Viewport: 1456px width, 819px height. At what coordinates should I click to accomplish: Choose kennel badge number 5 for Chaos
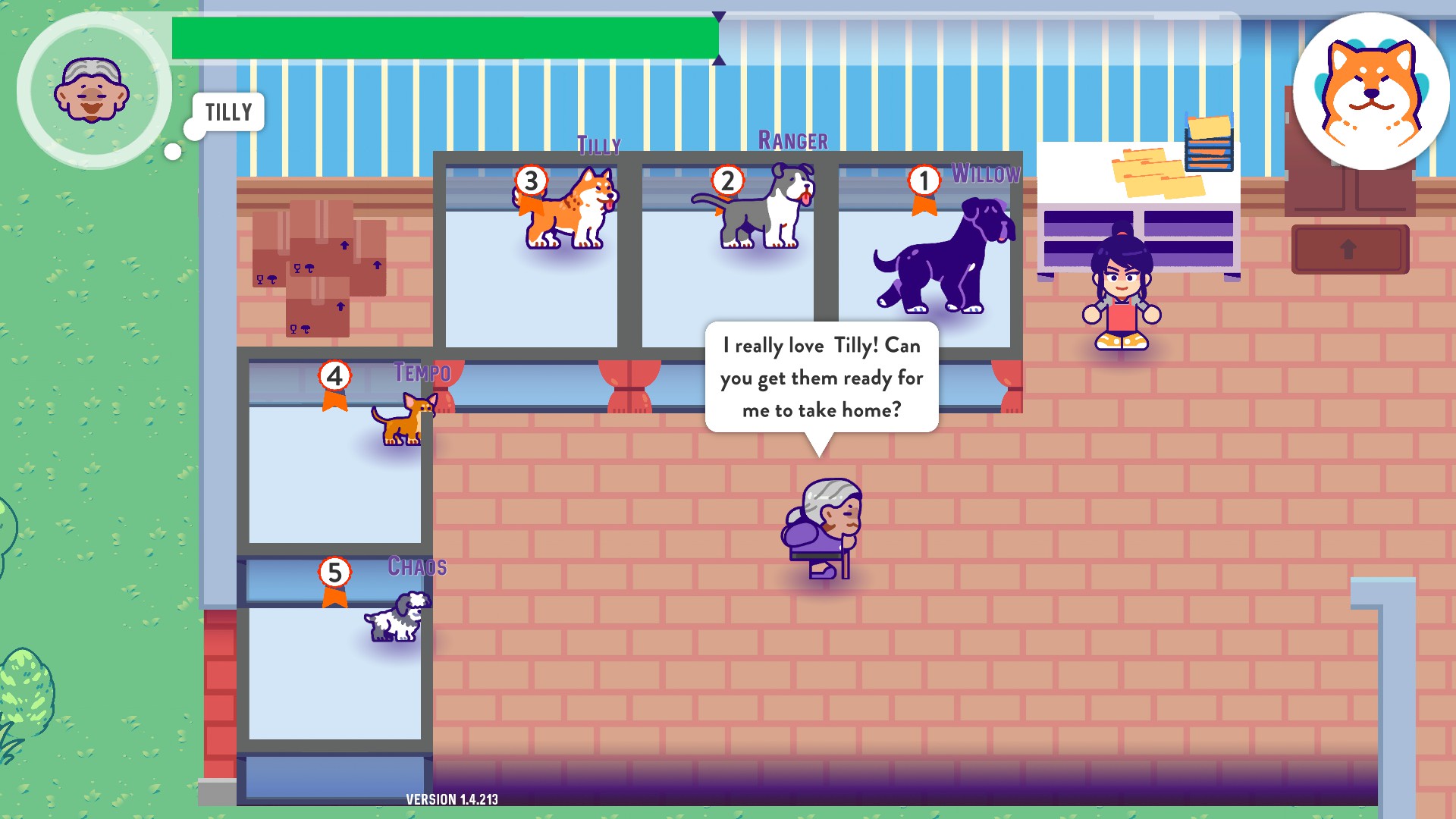click(334, 573)
